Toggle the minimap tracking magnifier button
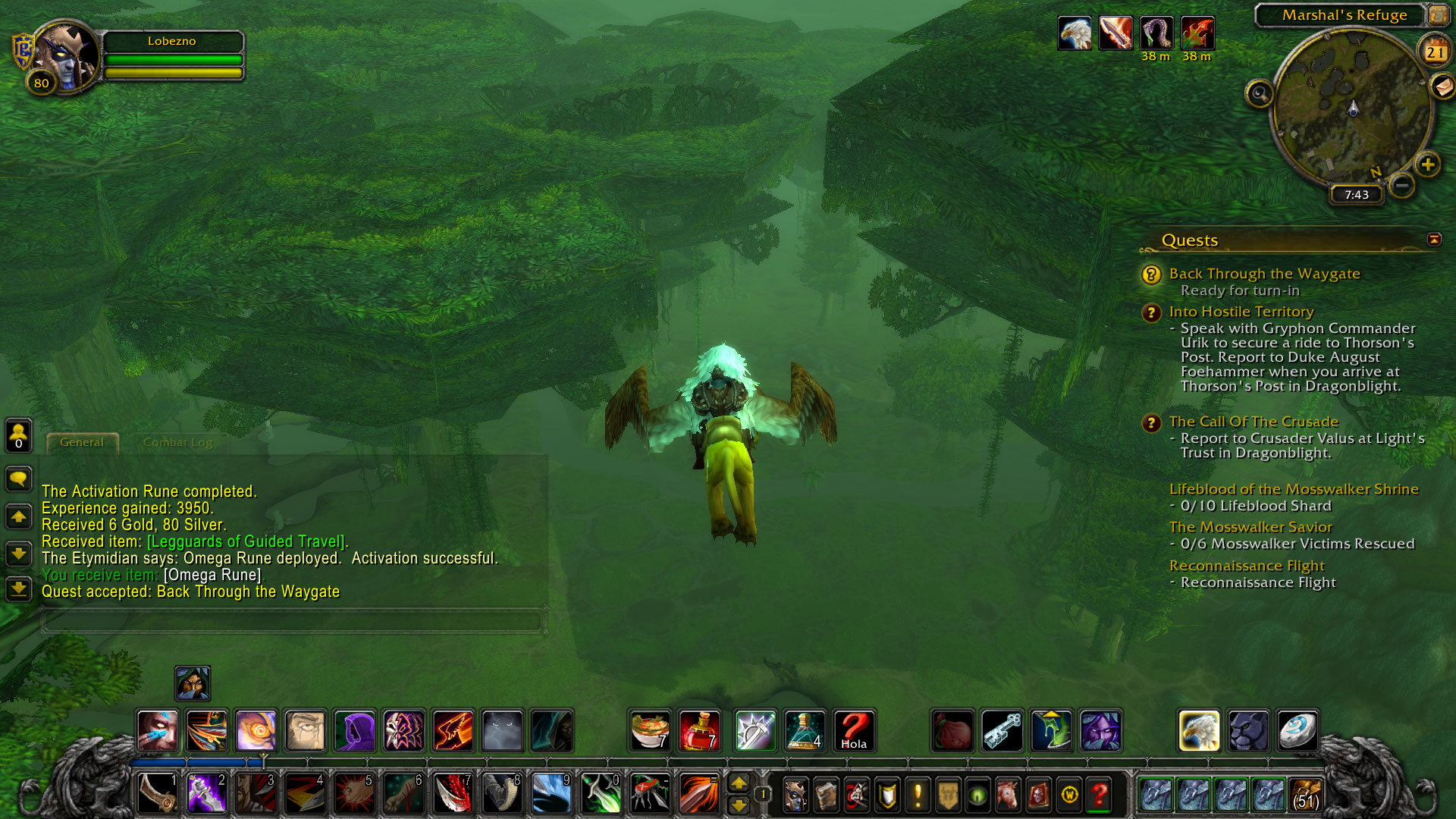The height and width of the screenshot is (819, 1456). click(x=1260, y=94)
